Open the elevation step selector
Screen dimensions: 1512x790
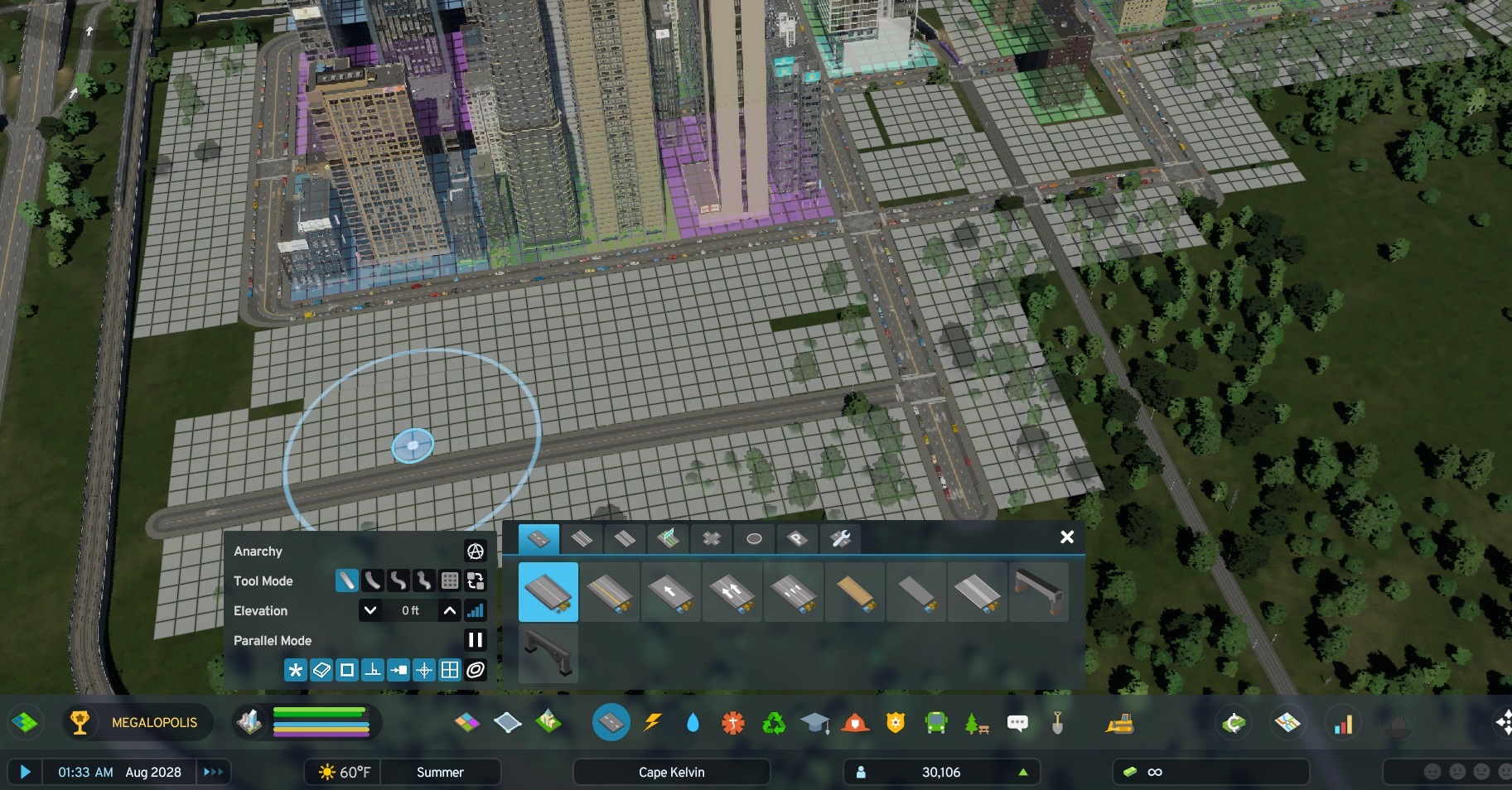476,610
